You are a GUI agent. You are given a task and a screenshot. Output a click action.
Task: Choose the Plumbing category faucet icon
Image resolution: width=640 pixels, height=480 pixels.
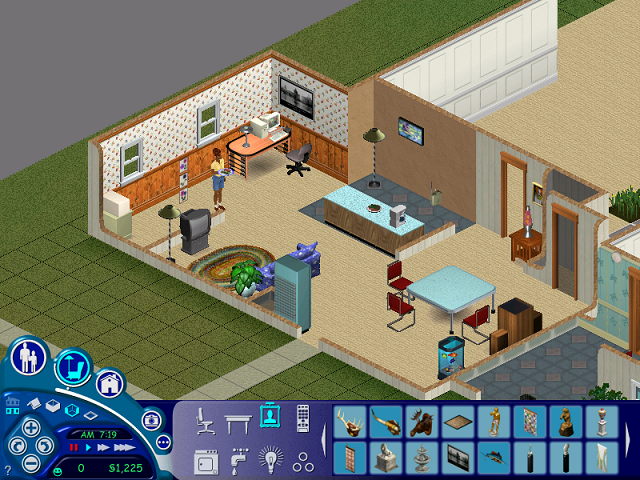[x=238, y=461]
